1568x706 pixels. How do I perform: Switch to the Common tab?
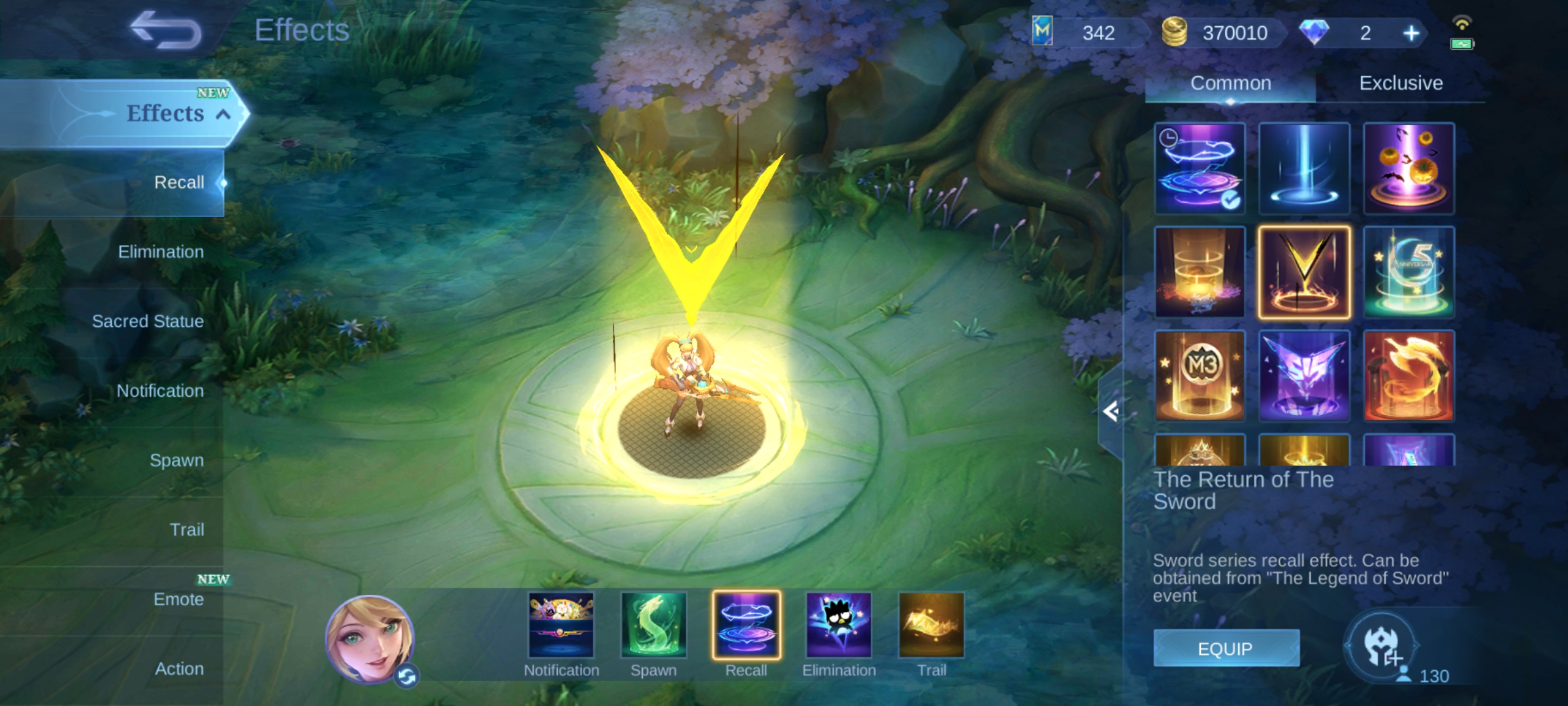[1230, 83]
